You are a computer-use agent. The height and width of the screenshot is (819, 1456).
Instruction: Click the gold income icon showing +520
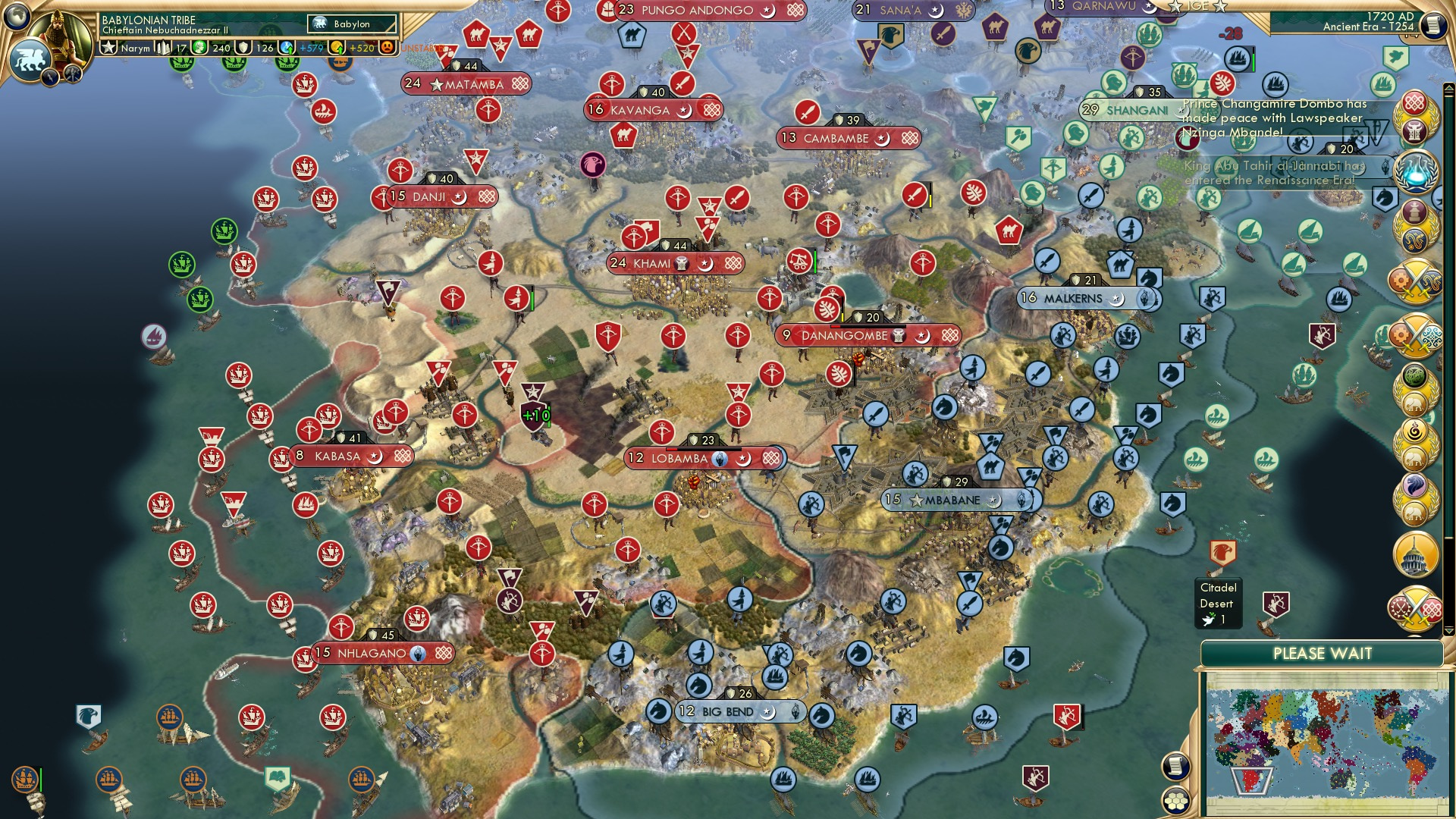(336, 48)
